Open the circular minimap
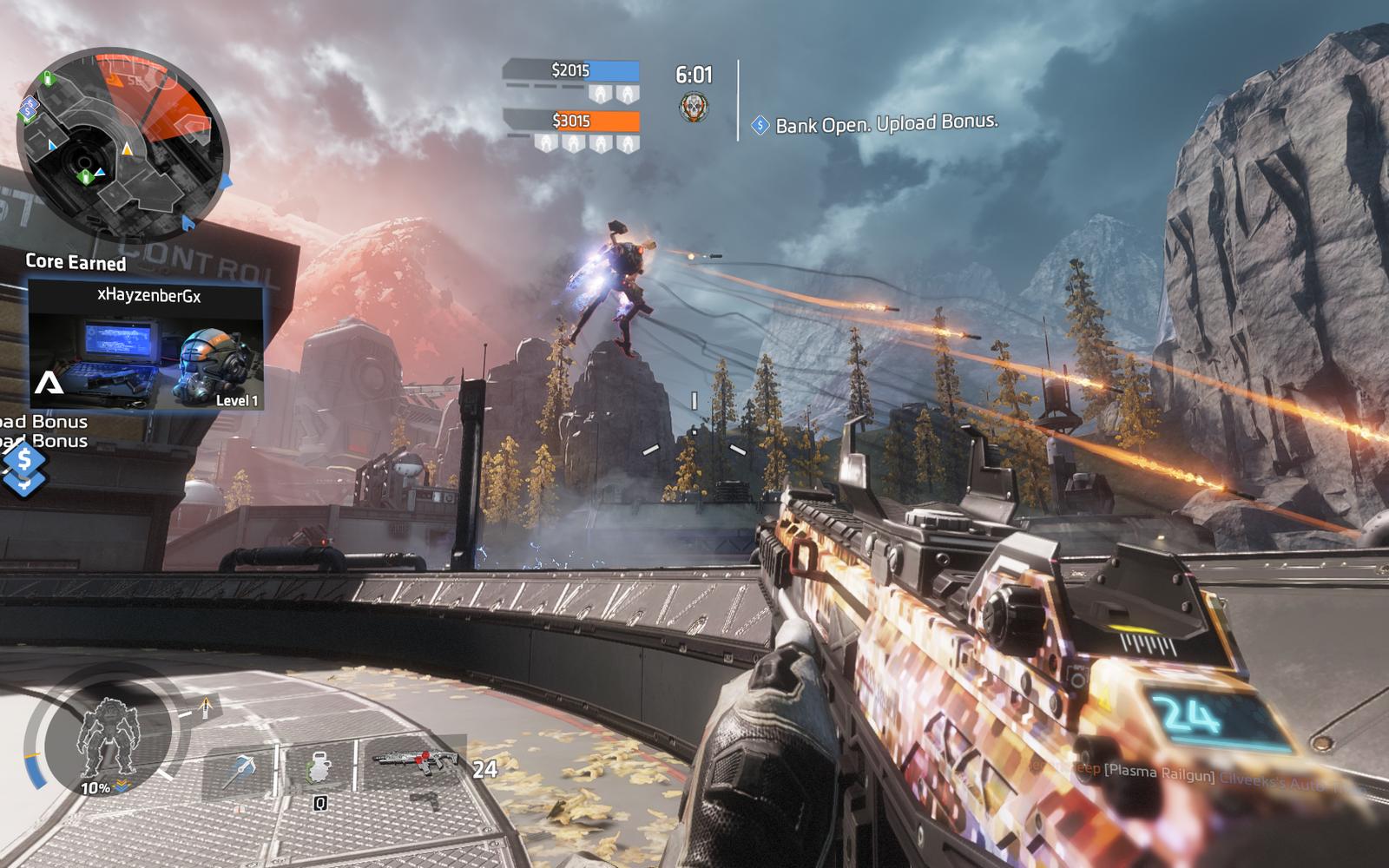This screenshot has height=868, width=1389. point(122,145)
